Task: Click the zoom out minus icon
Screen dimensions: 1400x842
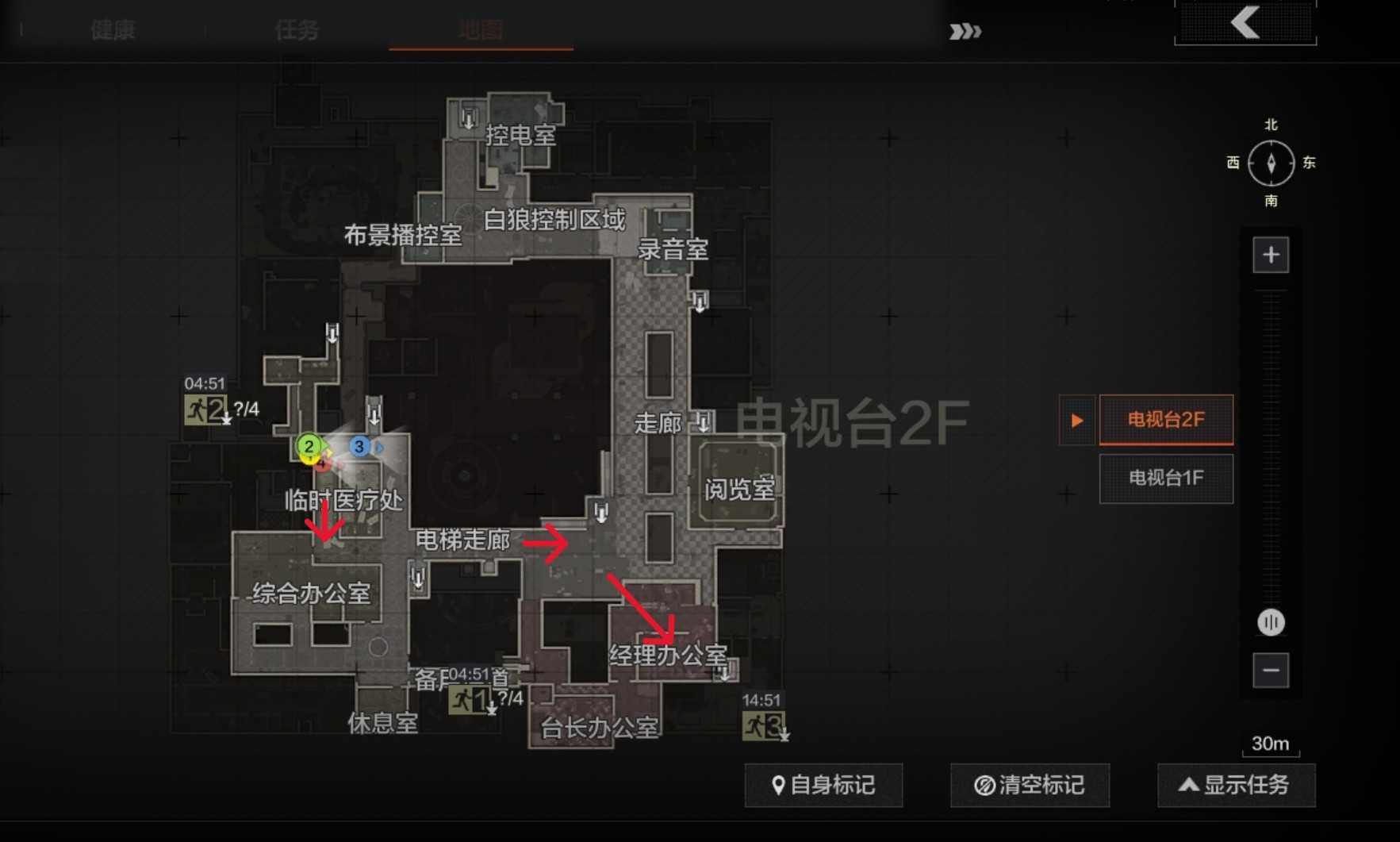Action: pos(1271,671)
